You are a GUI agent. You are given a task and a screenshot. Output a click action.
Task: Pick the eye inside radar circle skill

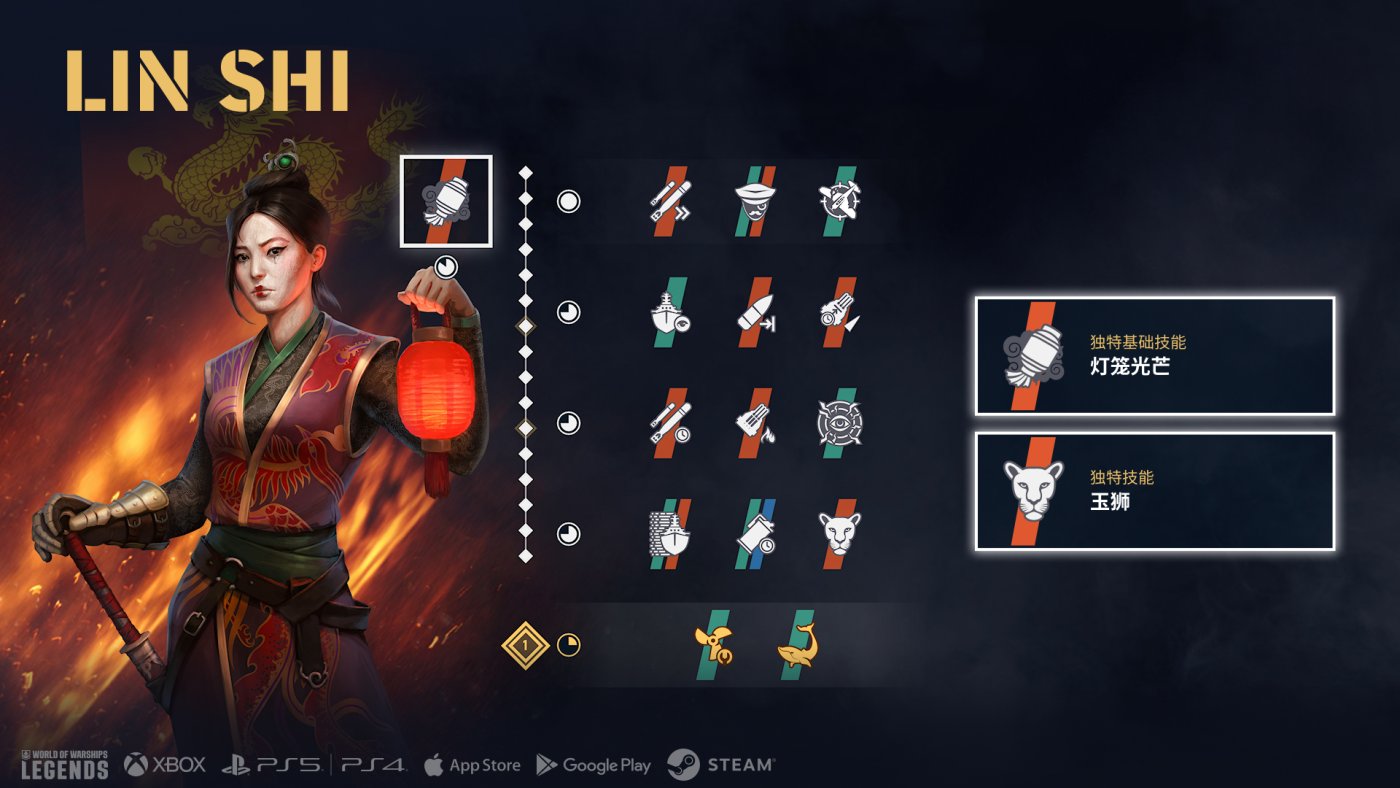840,423
